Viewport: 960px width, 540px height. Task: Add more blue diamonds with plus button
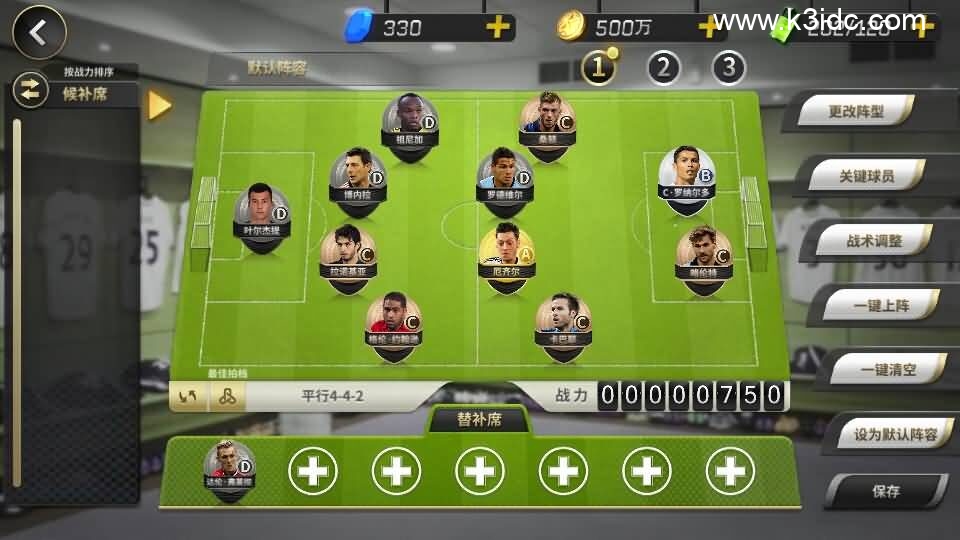point(497,27)
